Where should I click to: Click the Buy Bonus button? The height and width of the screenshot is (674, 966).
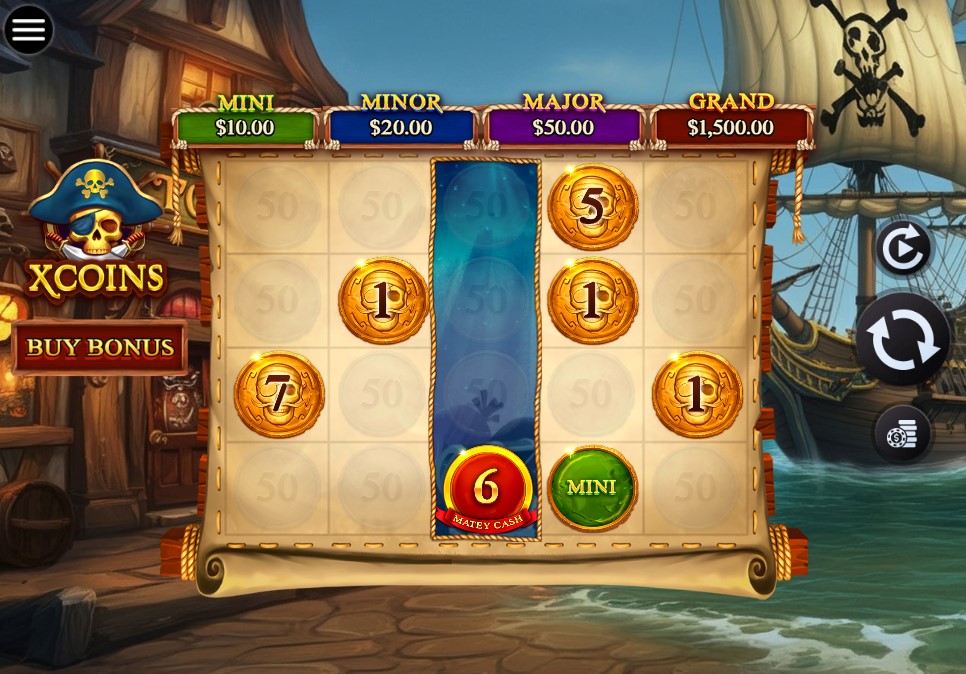(x=100, y=347)
